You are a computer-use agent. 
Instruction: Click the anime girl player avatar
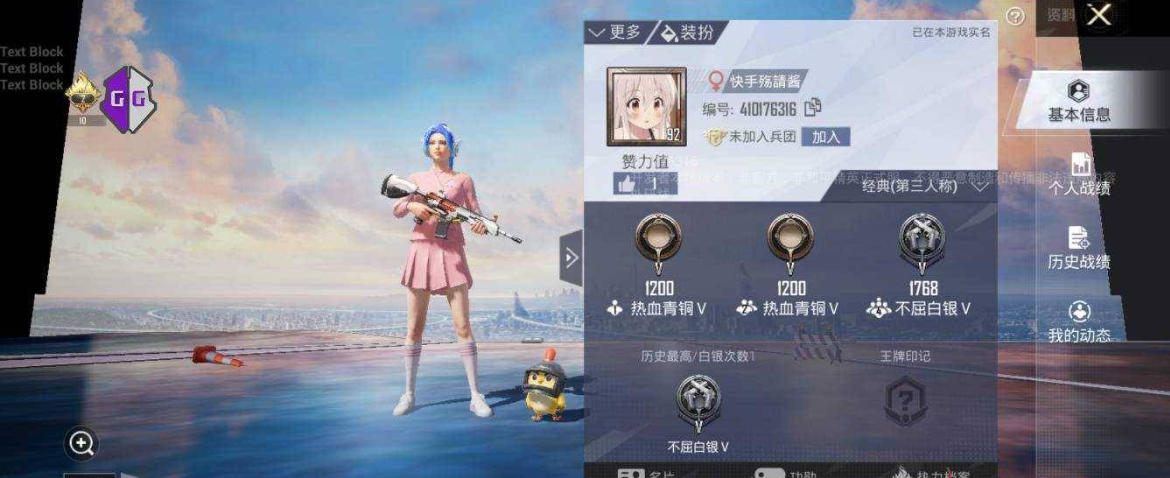pos(646,107)
